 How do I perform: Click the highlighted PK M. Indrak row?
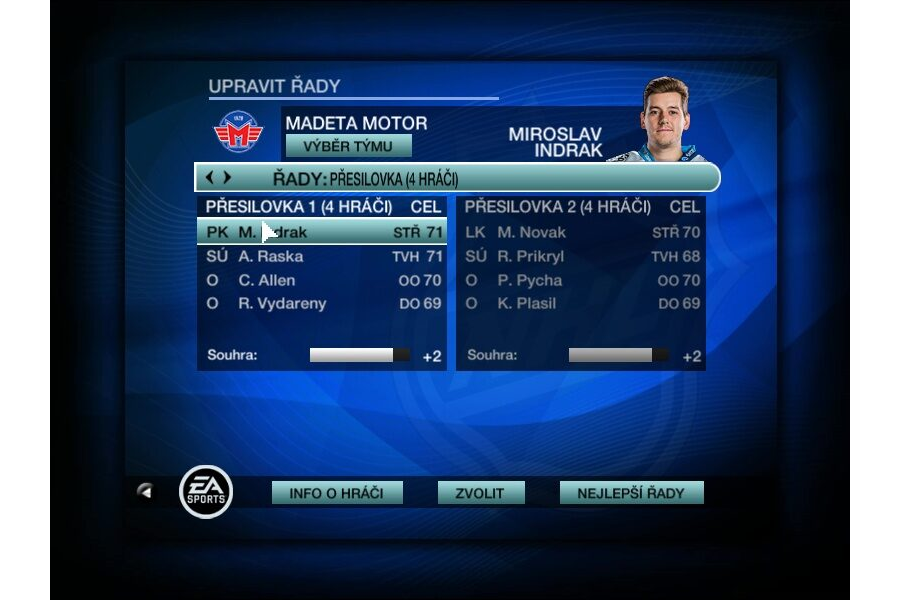322,233
